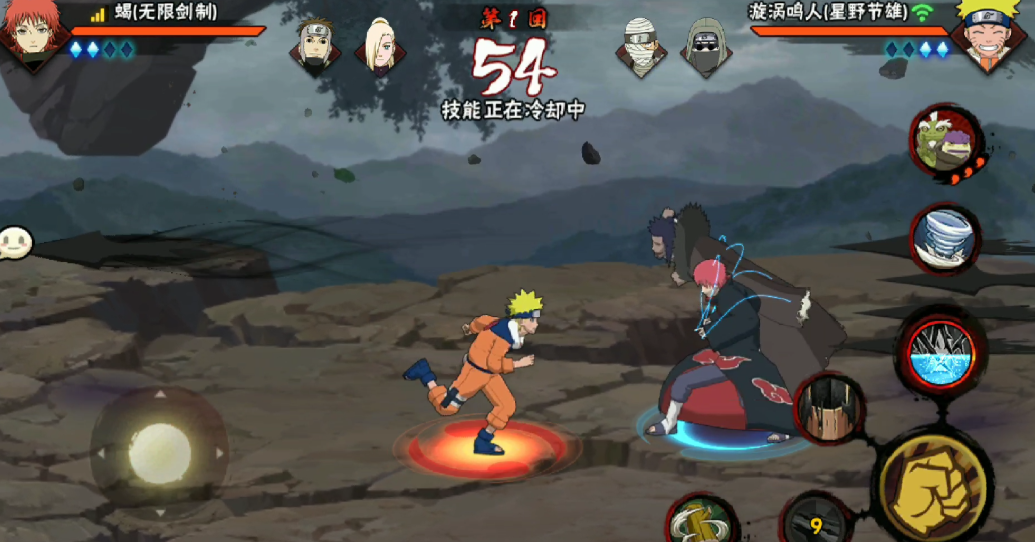Viewport: 1035px width, 542px height.
Task: Trigger the dark-haired puppet skill button
Action: pos(829,408)
